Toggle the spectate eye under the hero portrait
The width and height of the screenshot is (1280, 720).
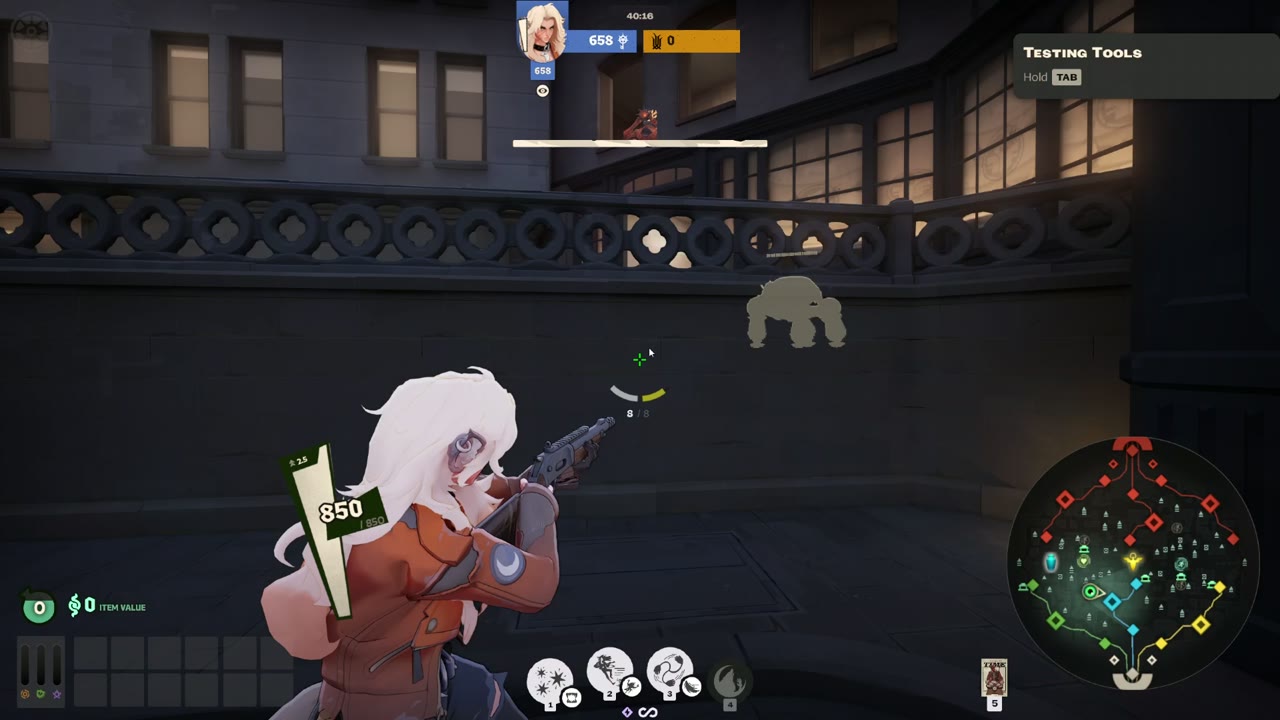[542, 90]
